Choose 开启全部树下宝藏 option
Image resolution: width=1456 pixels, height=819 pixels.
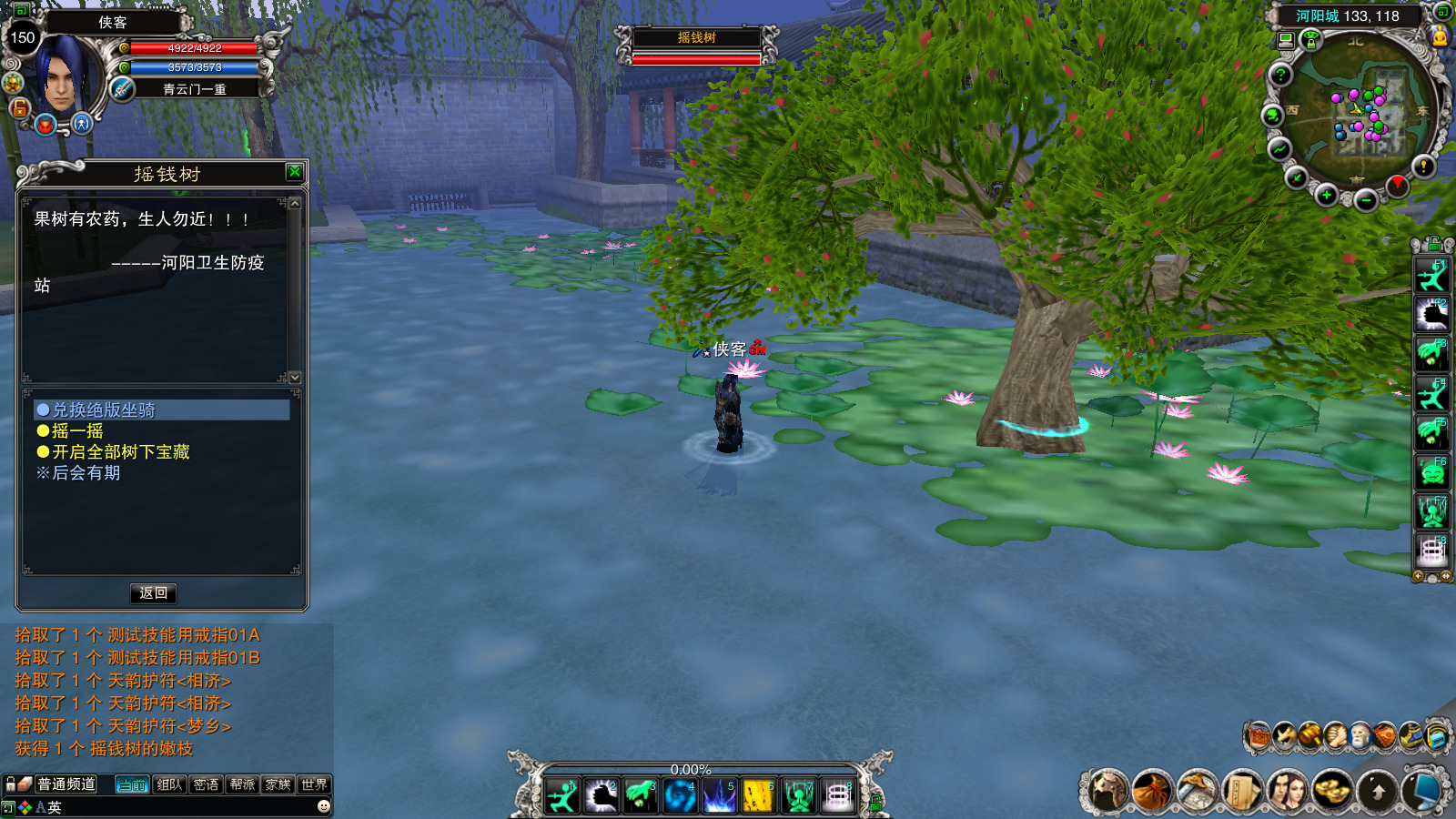[120, 452]
